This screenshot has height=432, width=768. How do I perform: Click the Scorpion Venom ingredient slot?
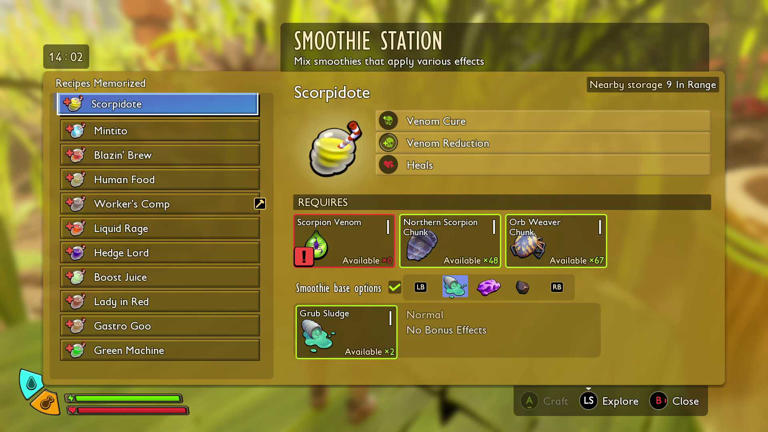[344, 241]
